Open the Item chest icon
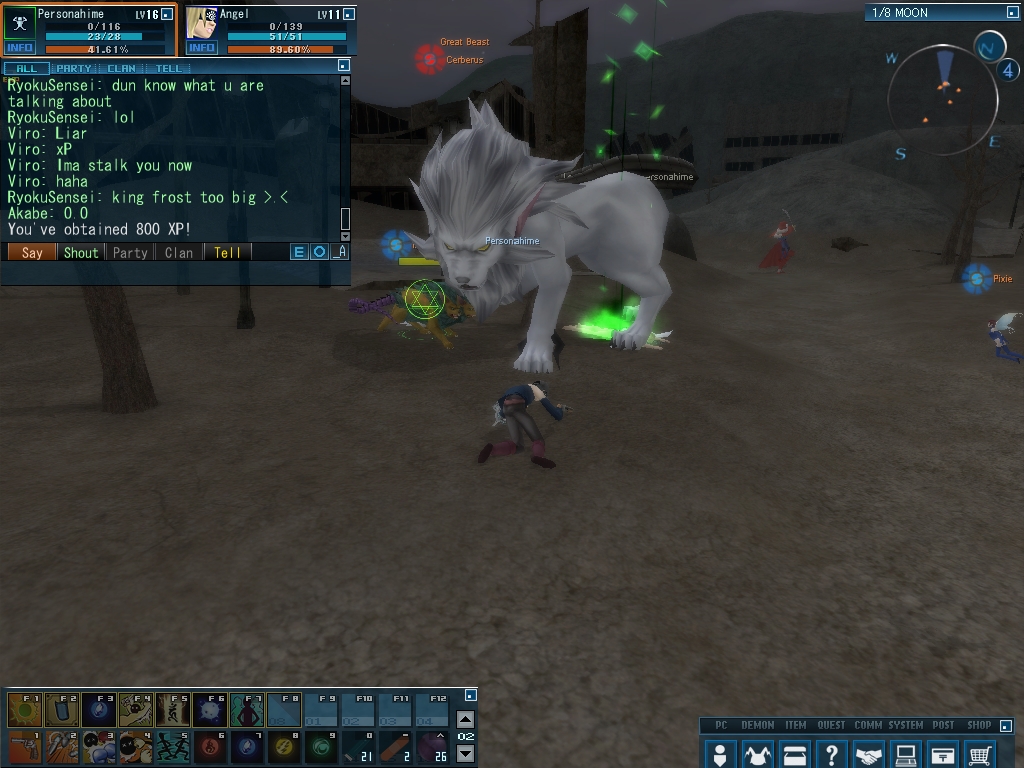 click(x=795, y=754)
